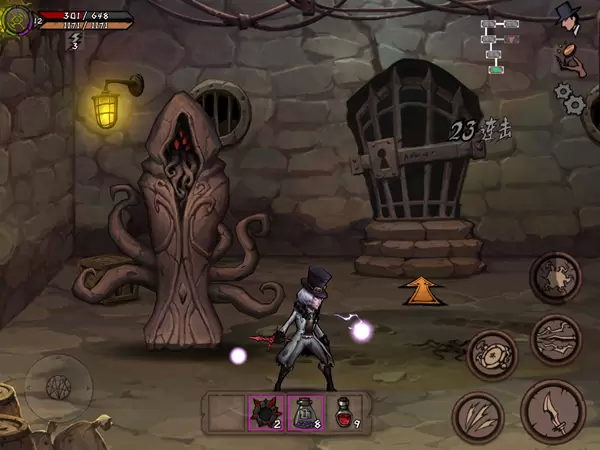
Task: Use the triple claw slash skill
Action: coord(478,415)
